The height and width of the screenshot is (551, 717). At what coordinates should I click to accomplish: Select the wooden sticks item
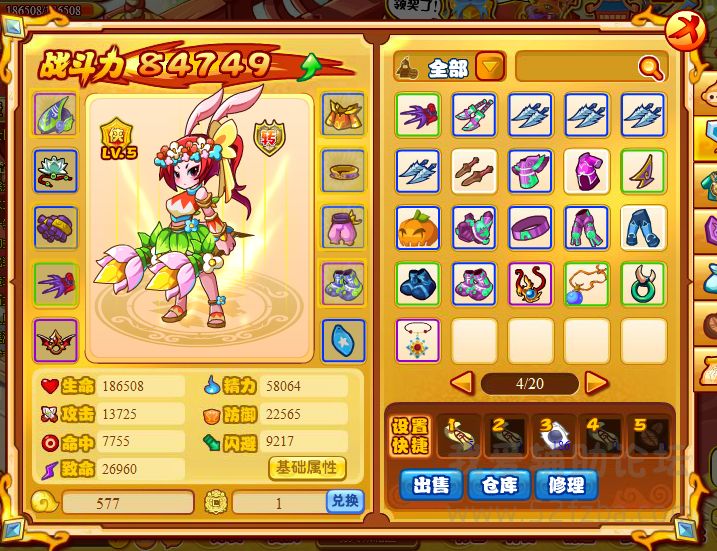point(474,172)
